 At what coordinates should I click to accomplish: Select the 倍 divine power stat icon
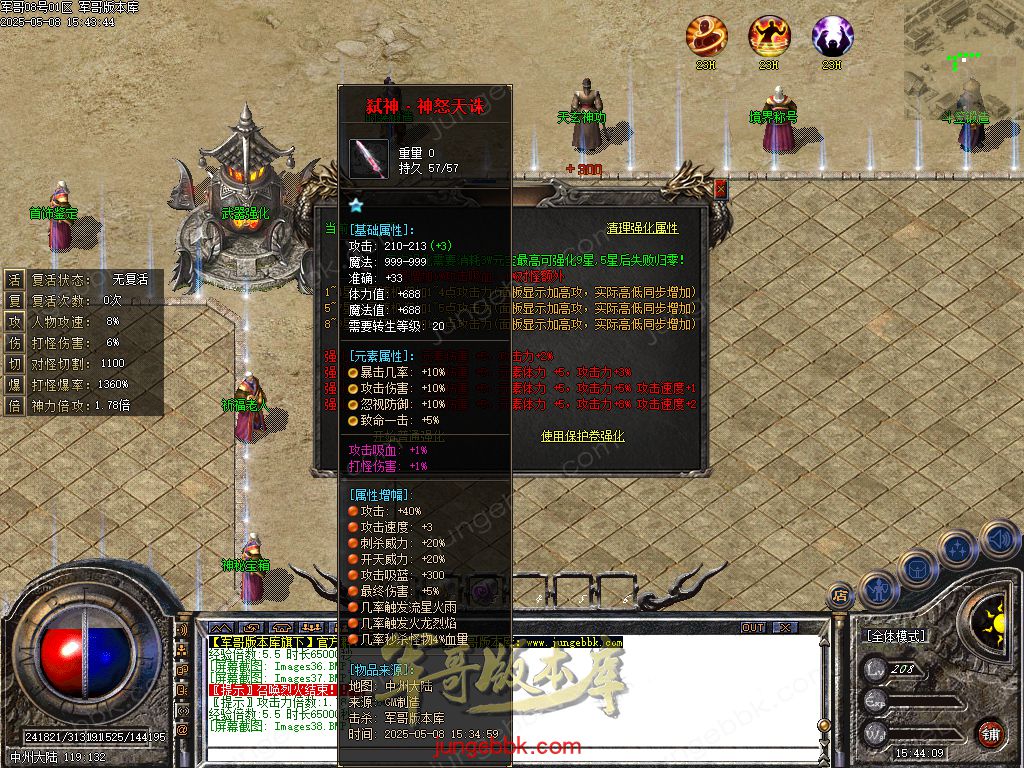(x=15, y=406)
